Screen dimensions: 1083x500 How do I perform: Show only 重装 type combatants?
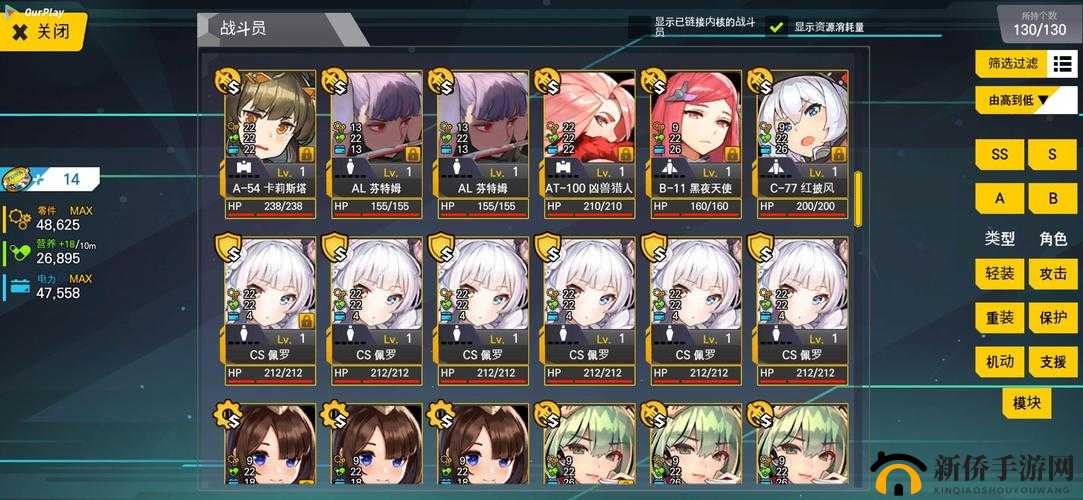point(999,318)
